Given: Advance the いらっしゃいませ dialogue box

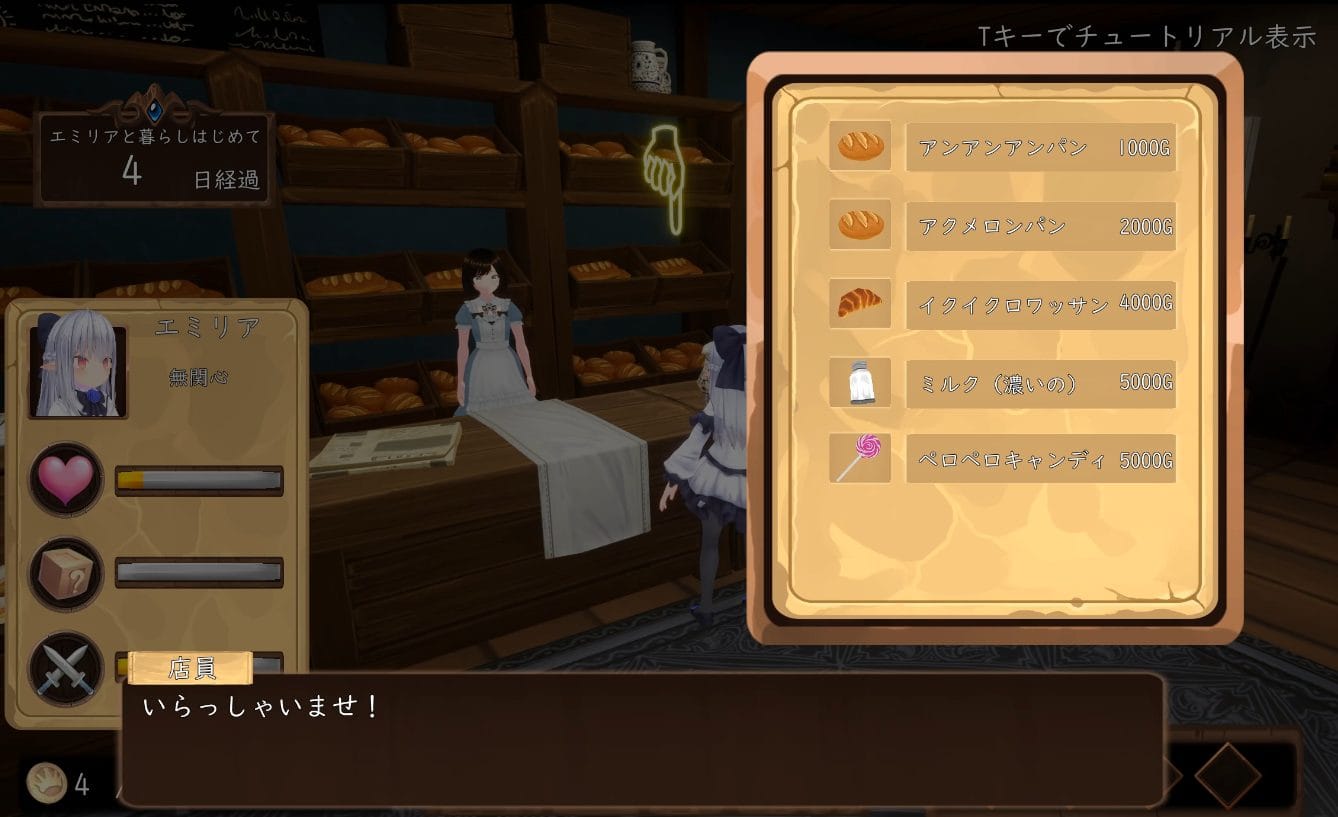Looking at the screenshot, I should click(x=640, y=740).
